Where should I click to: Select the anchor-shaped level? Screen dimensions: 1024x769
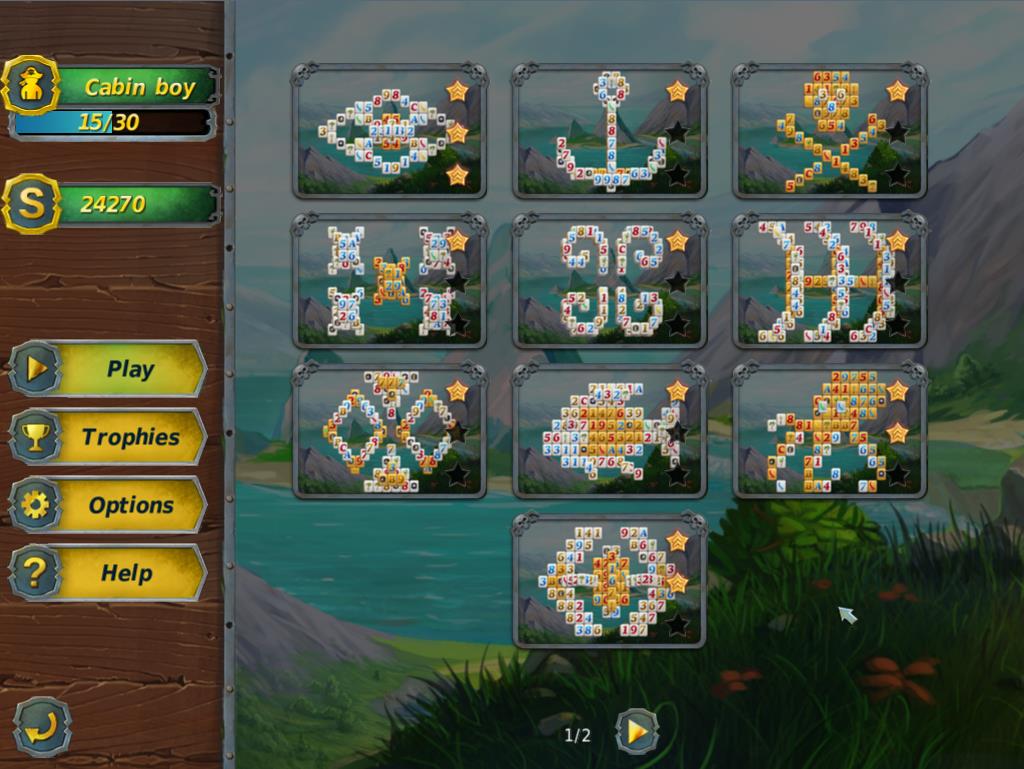609,131
